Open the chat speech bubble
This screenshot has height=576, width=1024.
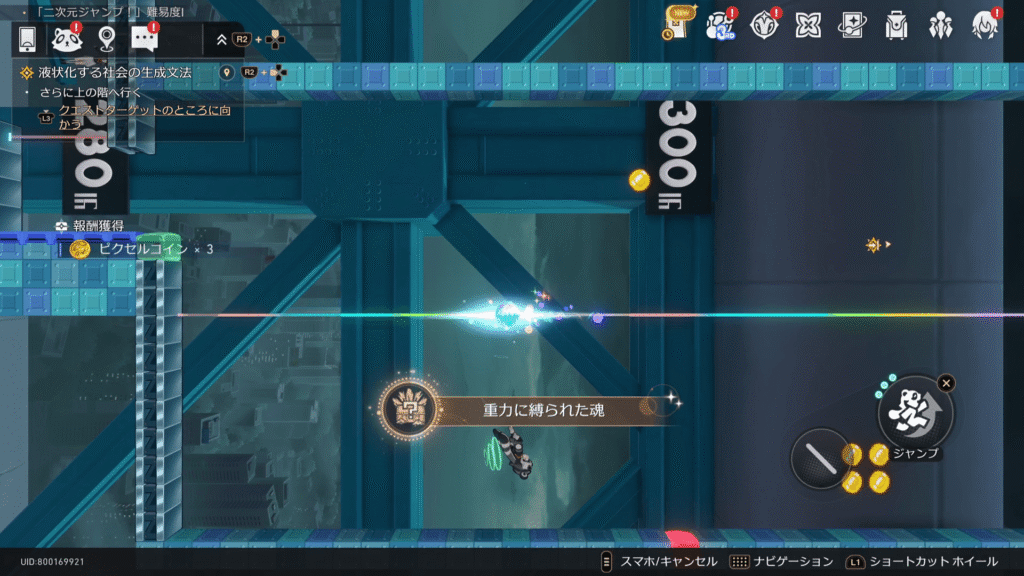coord(145,39)
